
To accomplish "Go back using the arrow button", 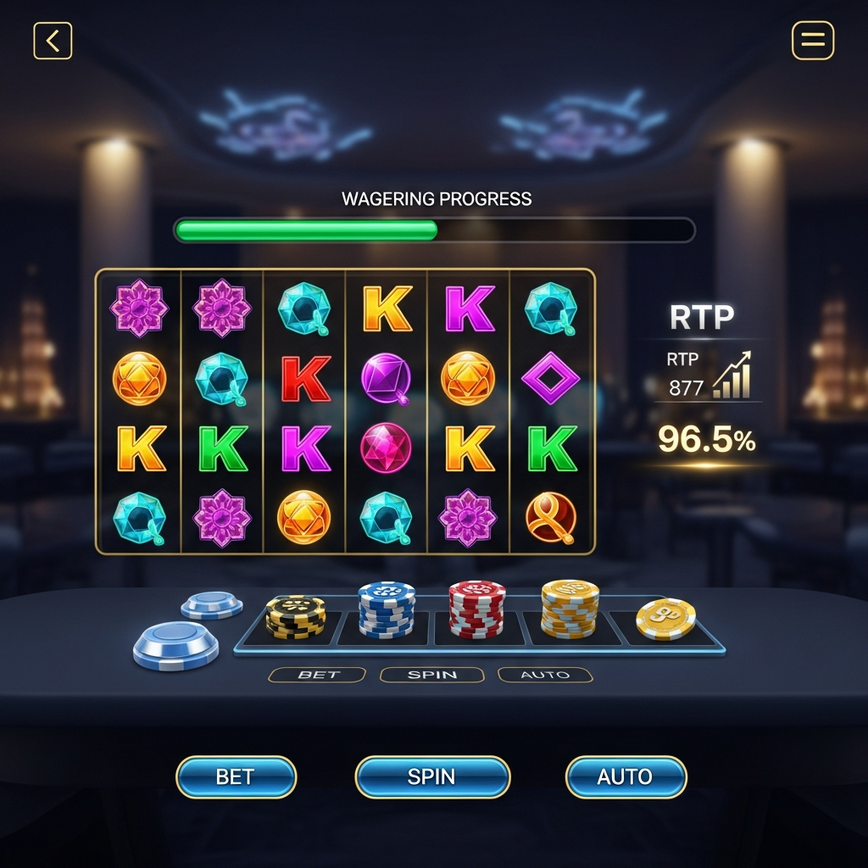I will 53,41.
